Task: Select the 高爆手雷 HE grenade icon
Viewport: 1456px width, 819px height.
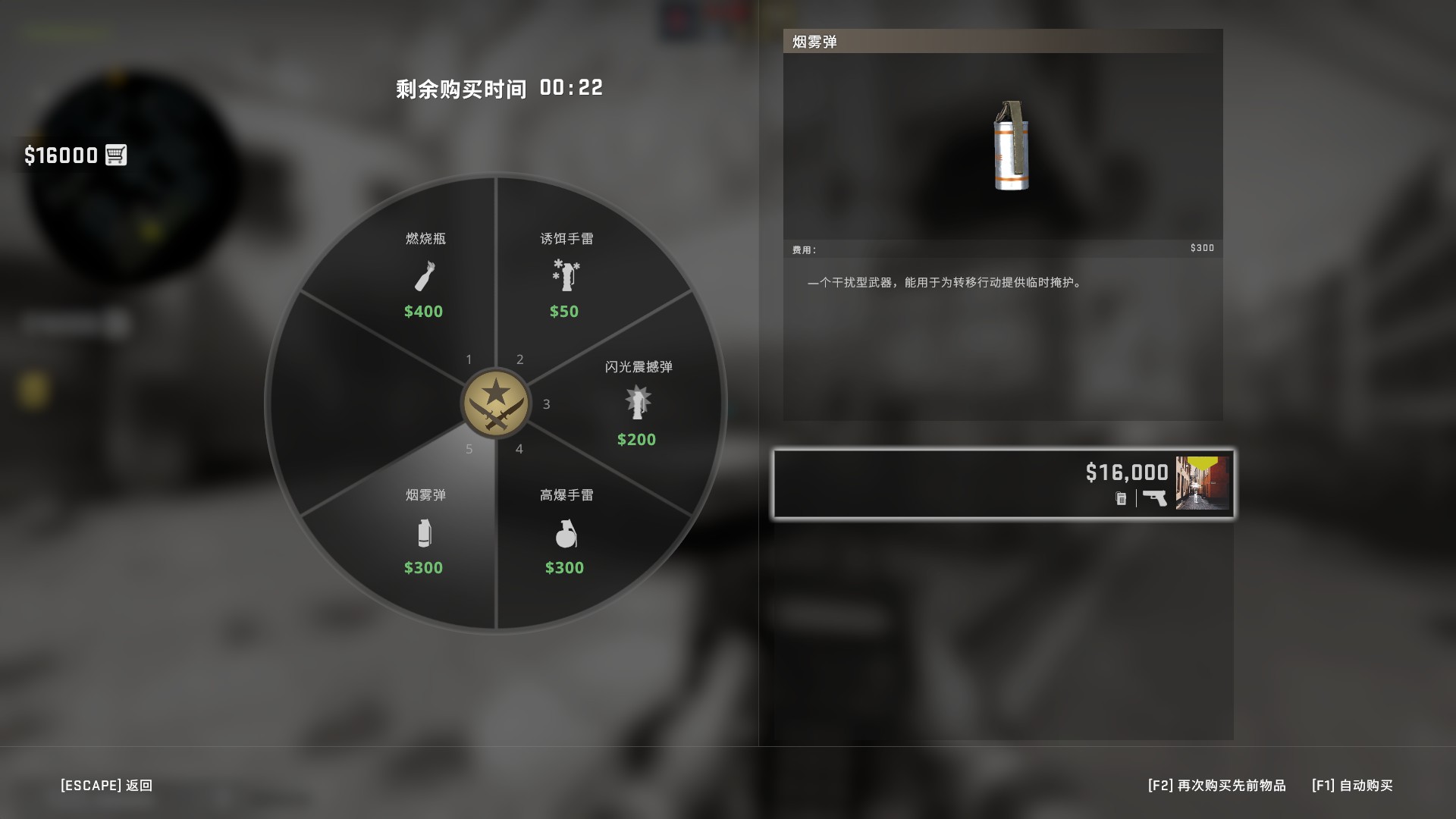Action: tap(564, 535)
